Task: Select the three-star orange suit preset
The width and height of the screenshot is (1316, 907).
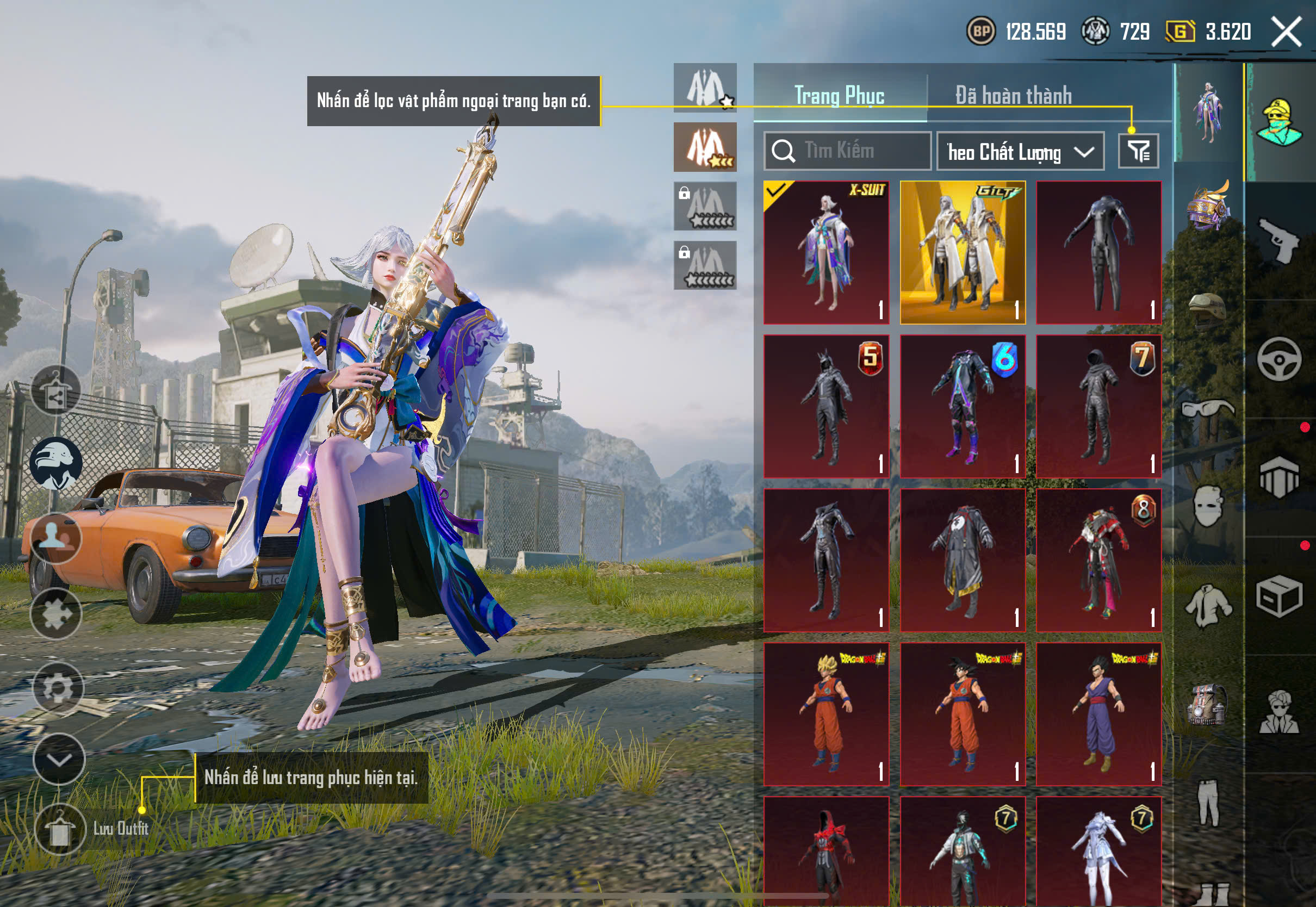Action: point(705,147)
